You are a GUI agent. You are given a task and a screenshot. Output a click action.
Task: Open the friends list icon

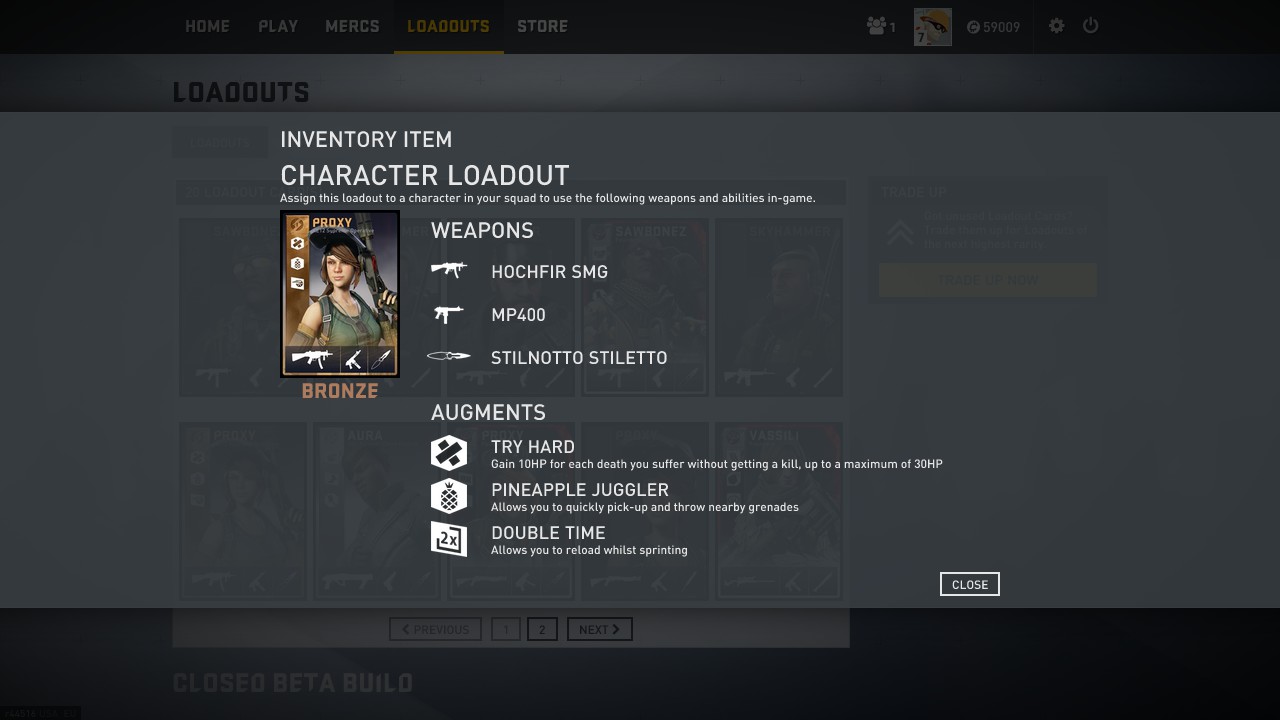pos(880,27)
